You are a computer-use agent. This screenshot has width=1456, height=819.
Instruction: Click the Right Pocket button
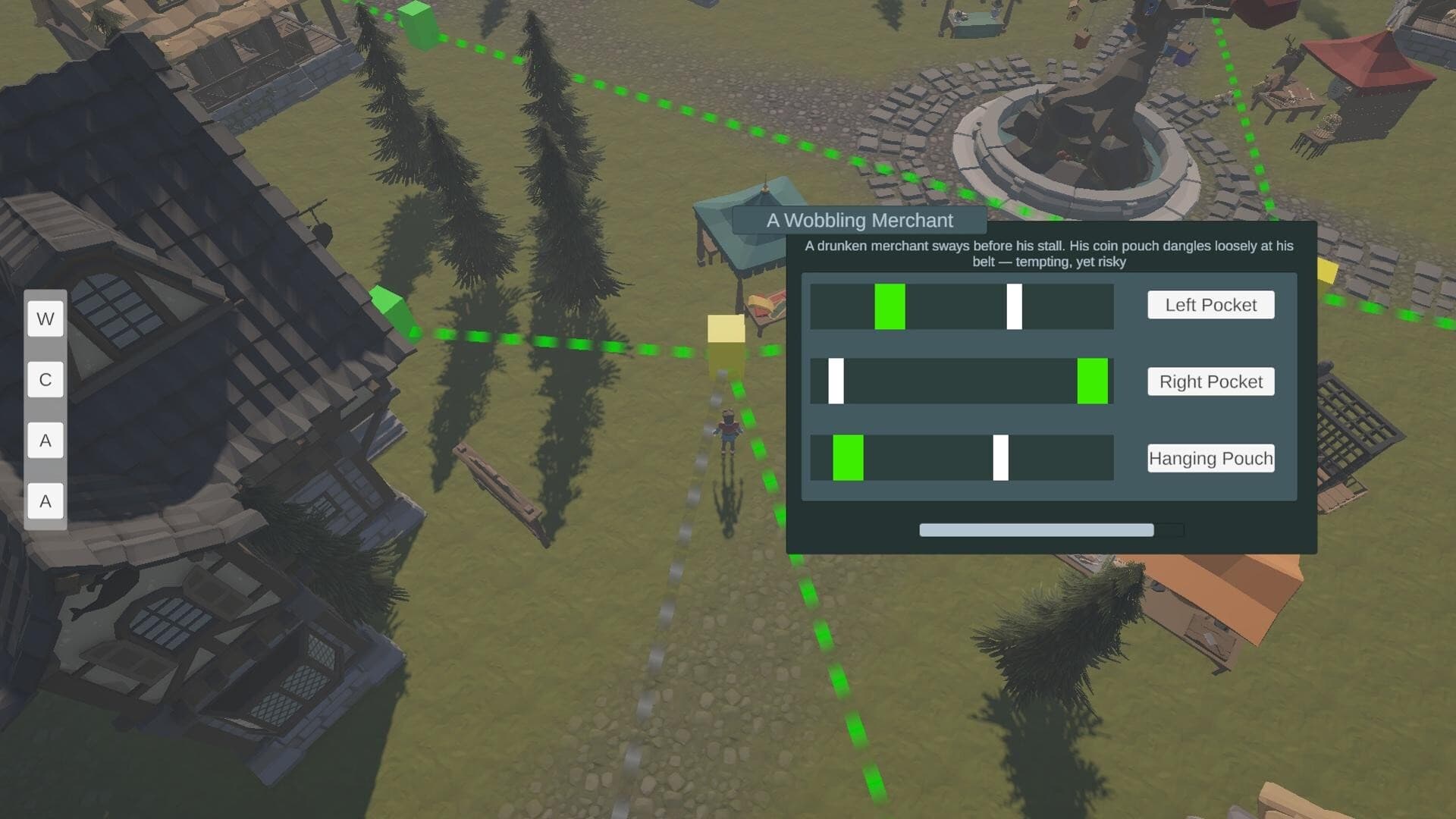[x=1210, y=381]
